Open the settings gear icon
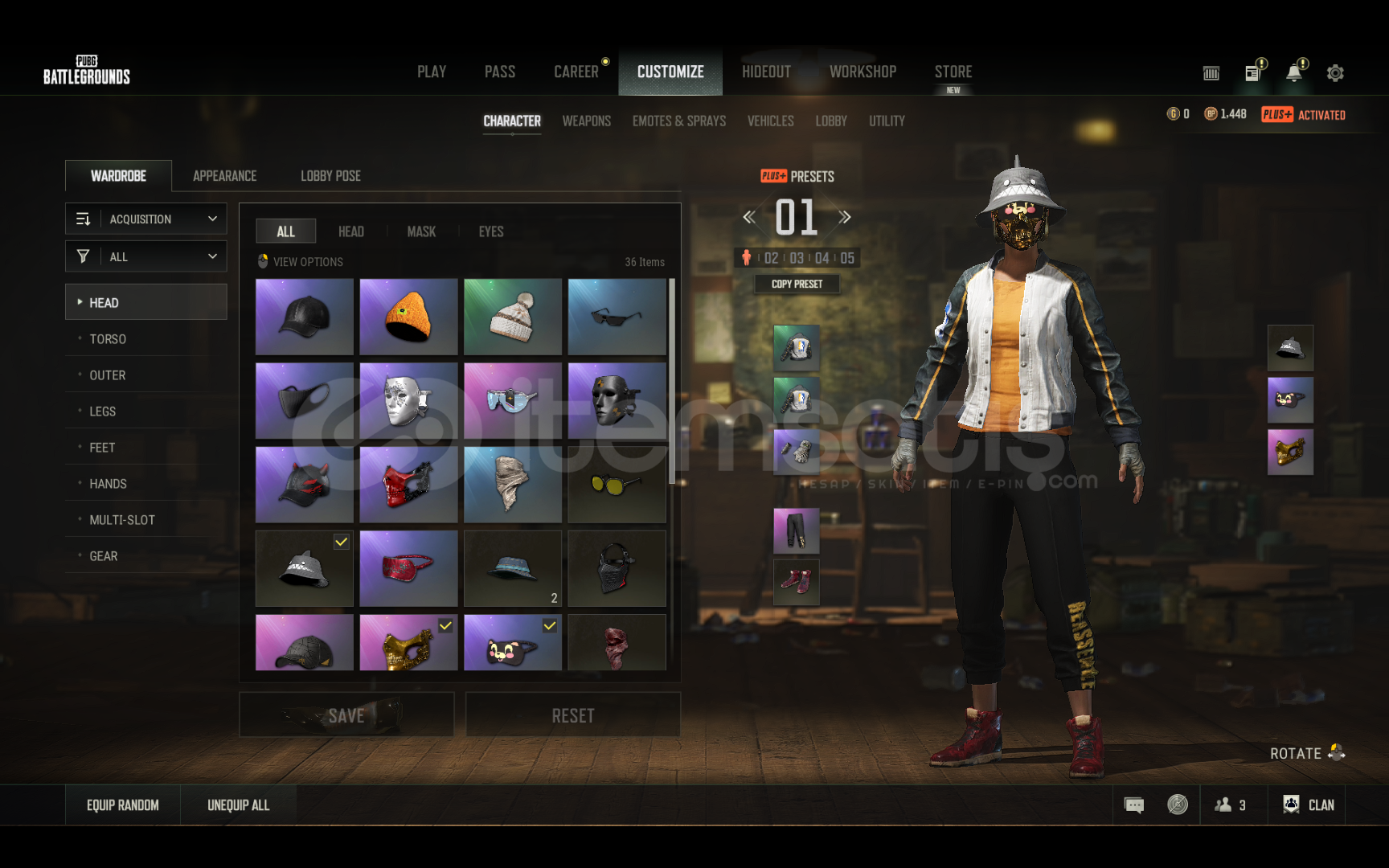1389x868 pixels. pyautogui.click(x=1335, y=73)
